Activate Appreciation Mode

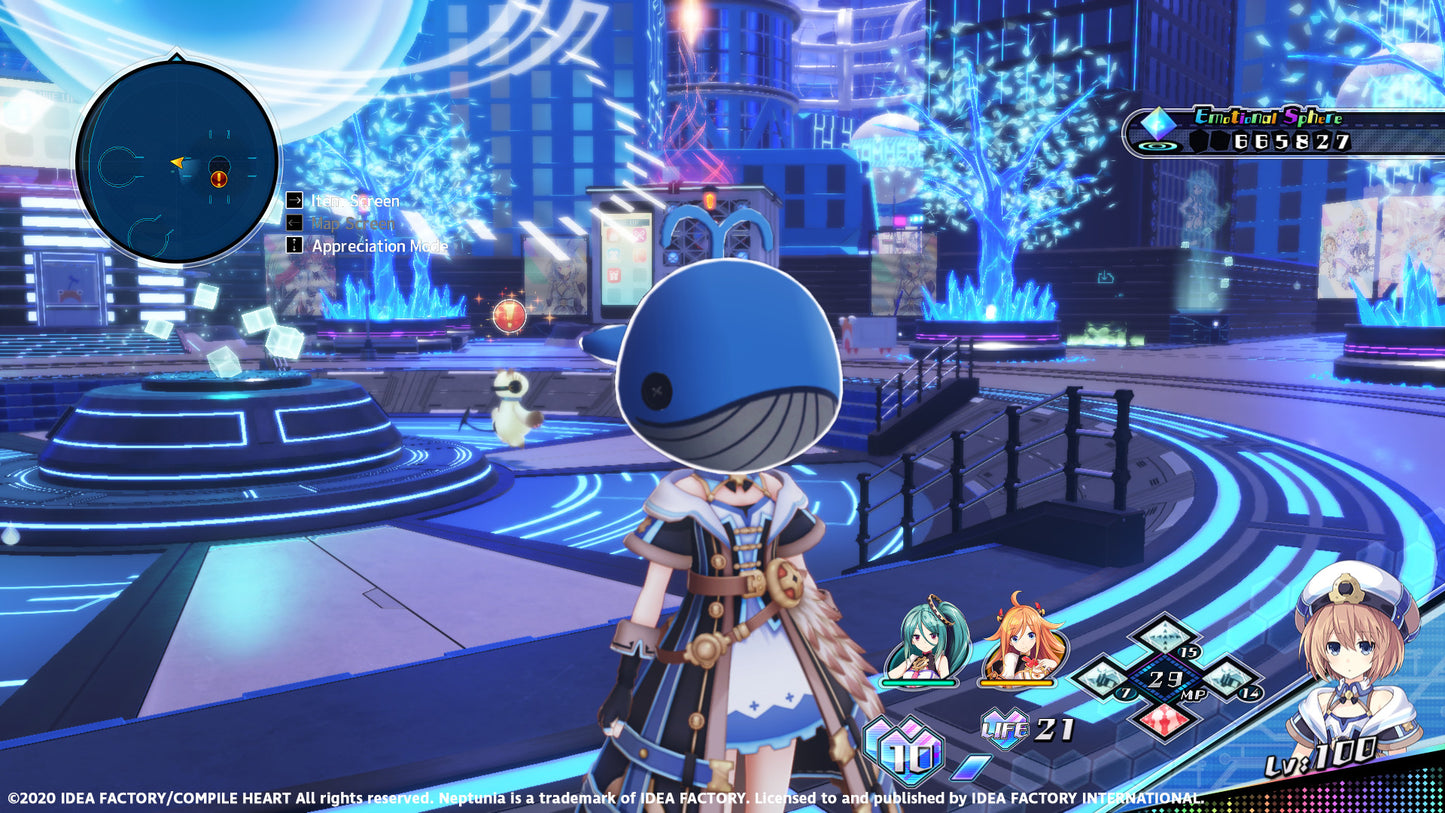pos(381,246)
